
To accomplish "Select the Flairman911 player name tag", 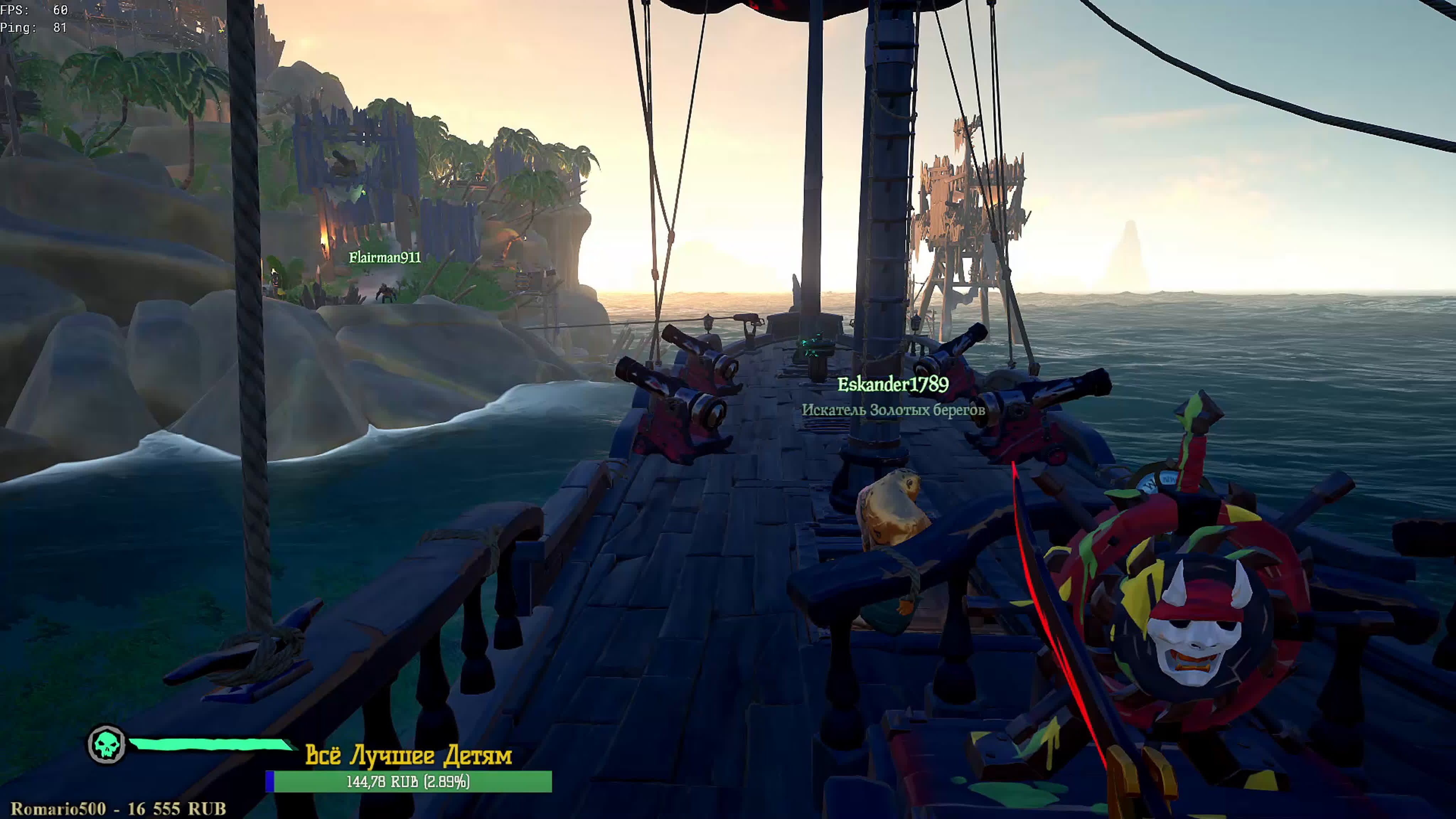I will pos(384,258).
